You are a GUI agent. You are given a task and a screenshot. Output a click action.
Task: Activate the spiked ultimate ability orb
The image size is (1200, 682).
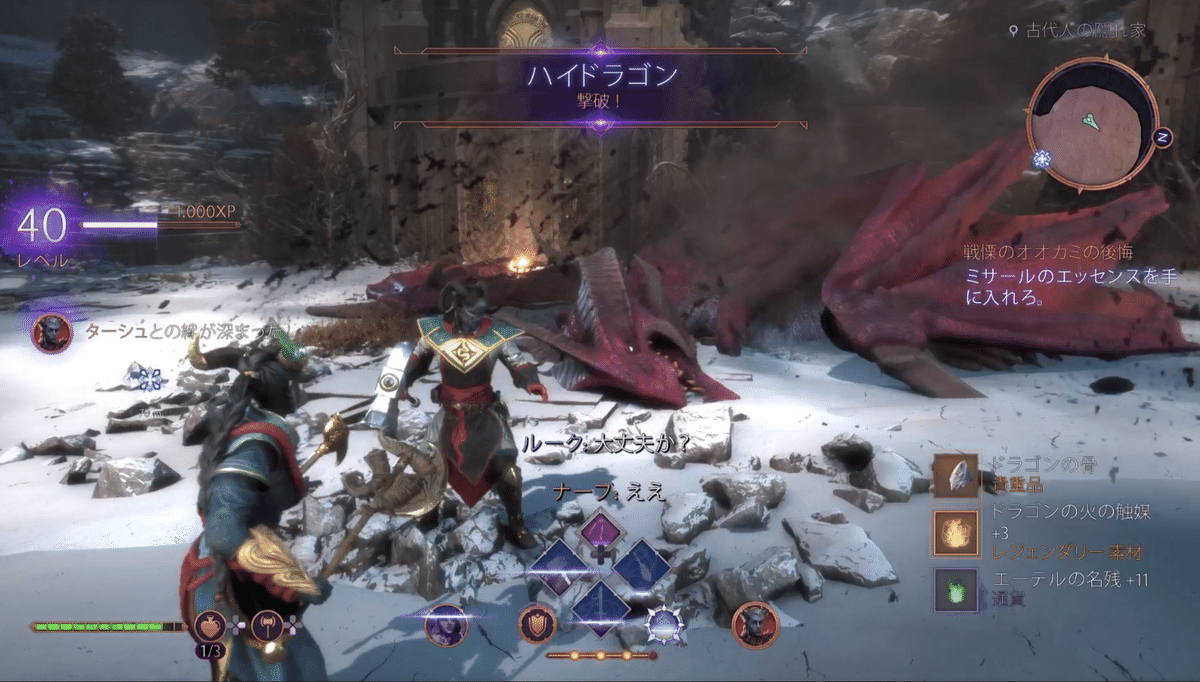[664, 625]
